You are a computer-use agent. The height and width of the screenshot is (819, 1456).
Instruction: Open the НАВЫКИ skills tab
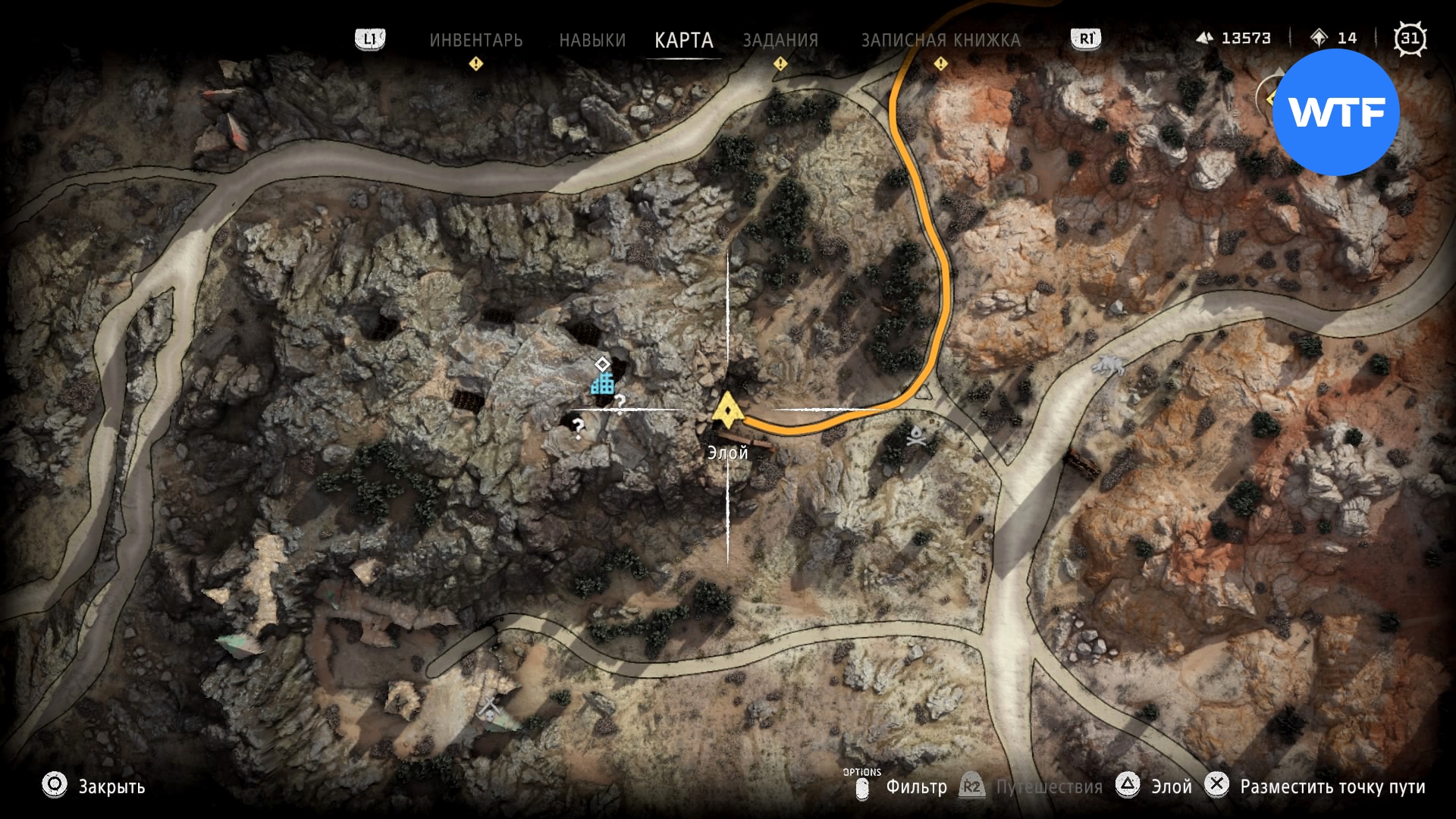592,40
